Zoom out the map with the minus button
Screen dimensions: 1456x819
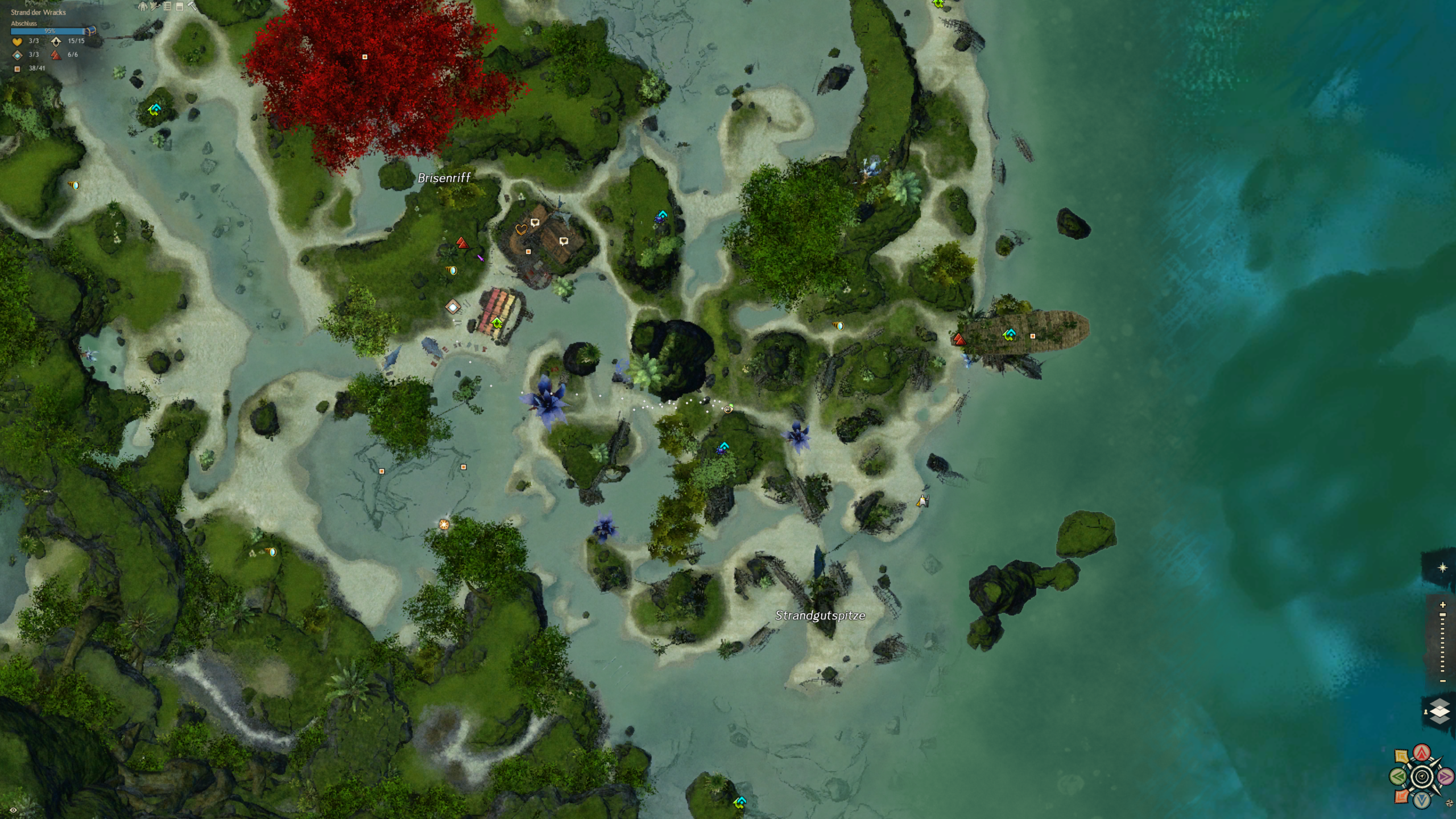tap(1442, 681)
